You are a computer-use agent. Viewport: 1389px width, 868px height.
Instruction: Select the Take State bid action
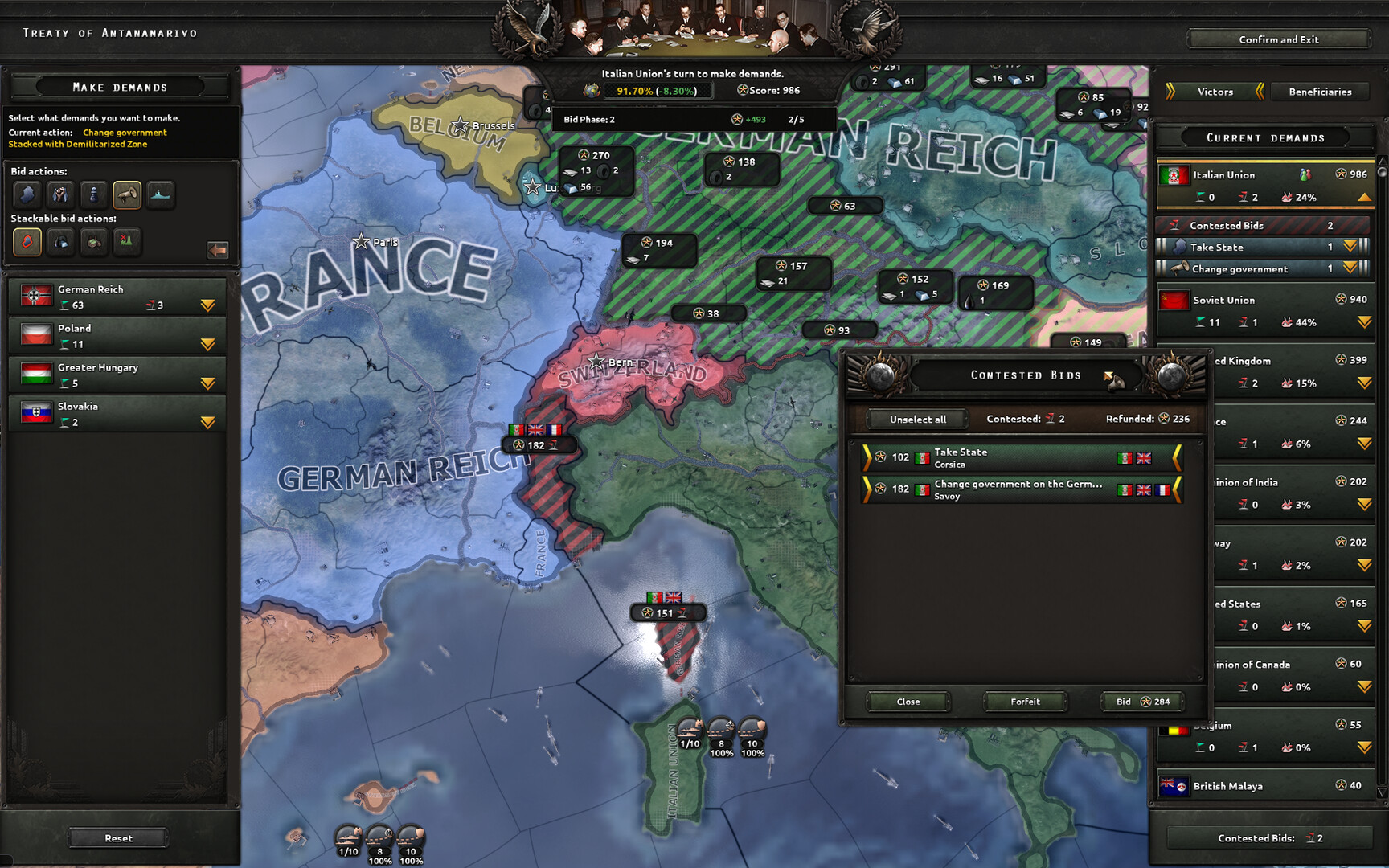27,194
